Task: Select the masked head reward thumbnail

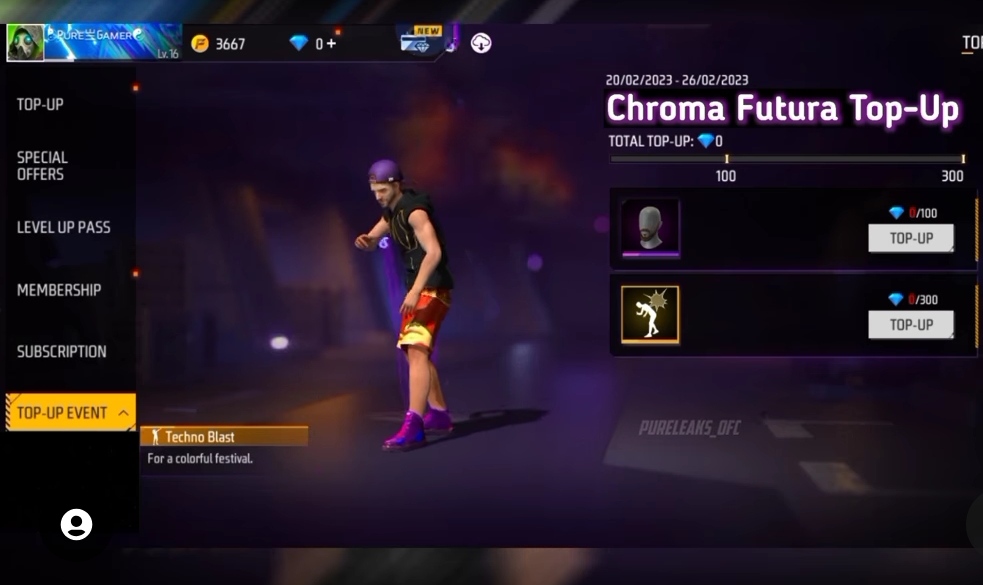Action: click(650, 228)
